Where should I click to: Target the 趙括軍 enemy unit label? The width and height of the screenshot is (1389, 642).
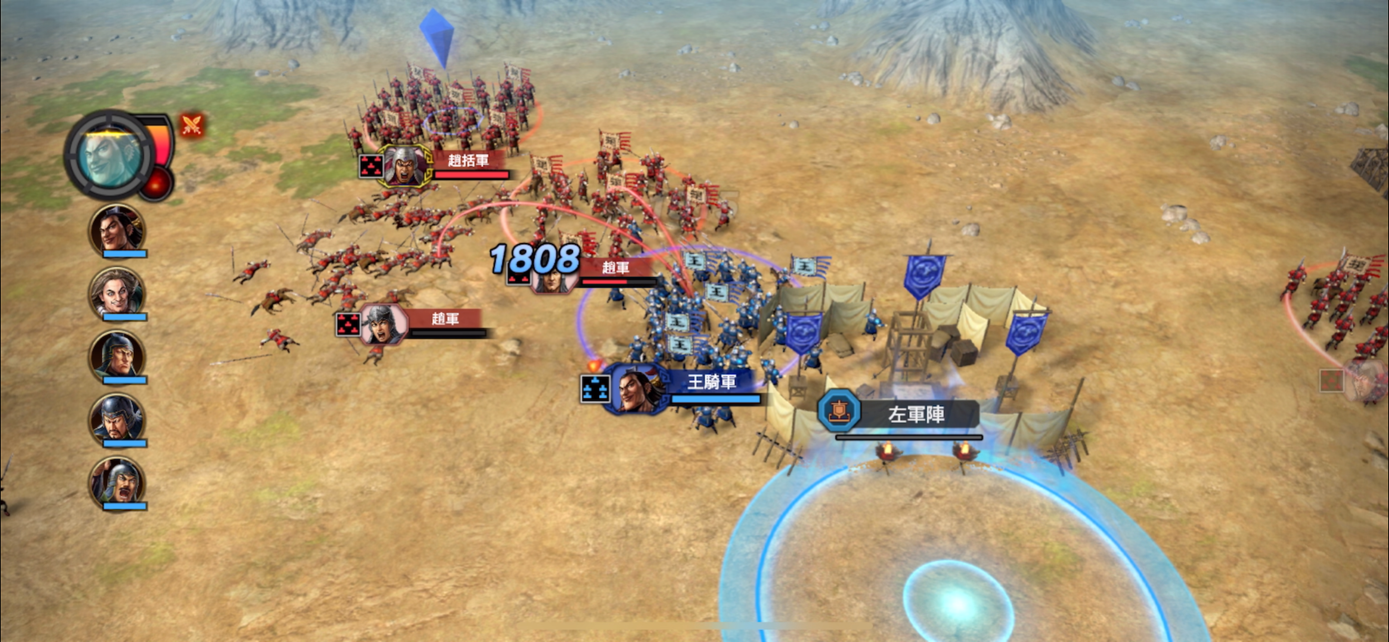[468, 160]
